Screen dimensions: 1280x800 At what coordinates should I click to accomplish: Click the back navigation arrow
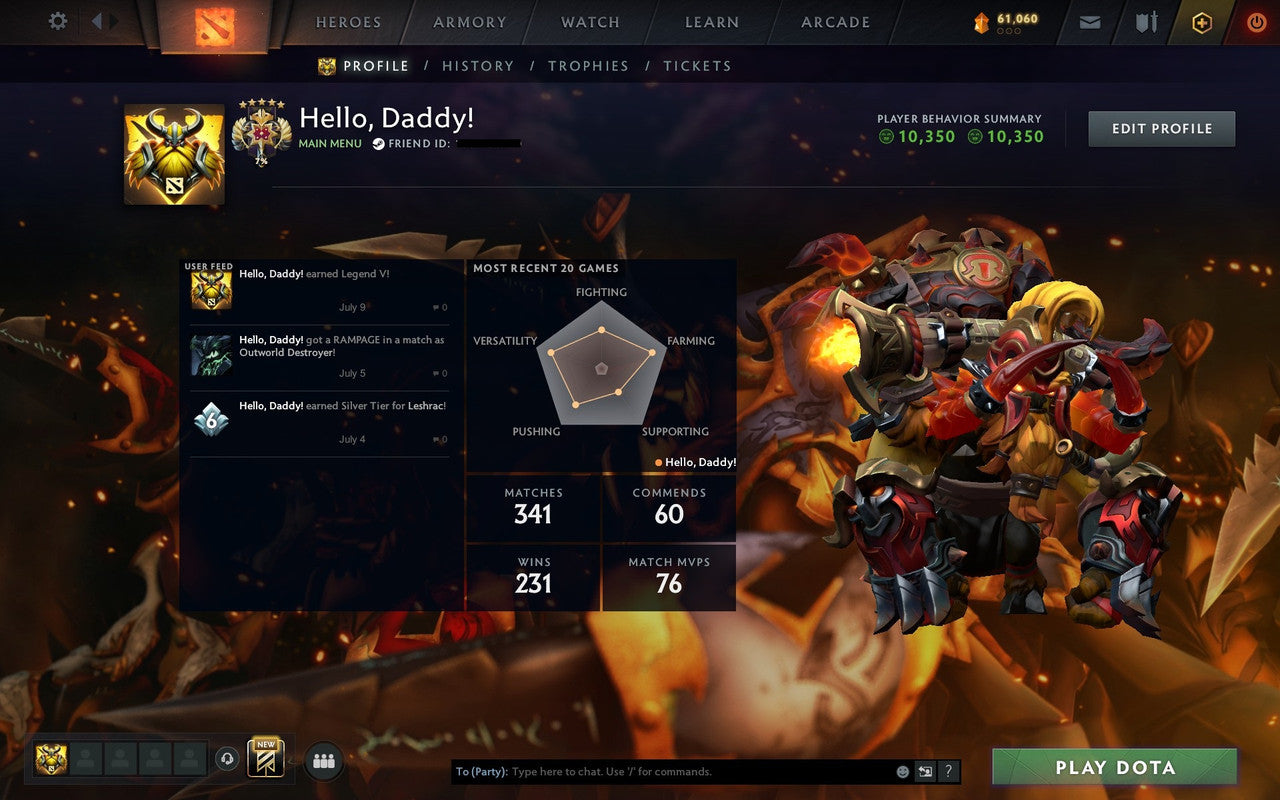click(x=96, y=20)
